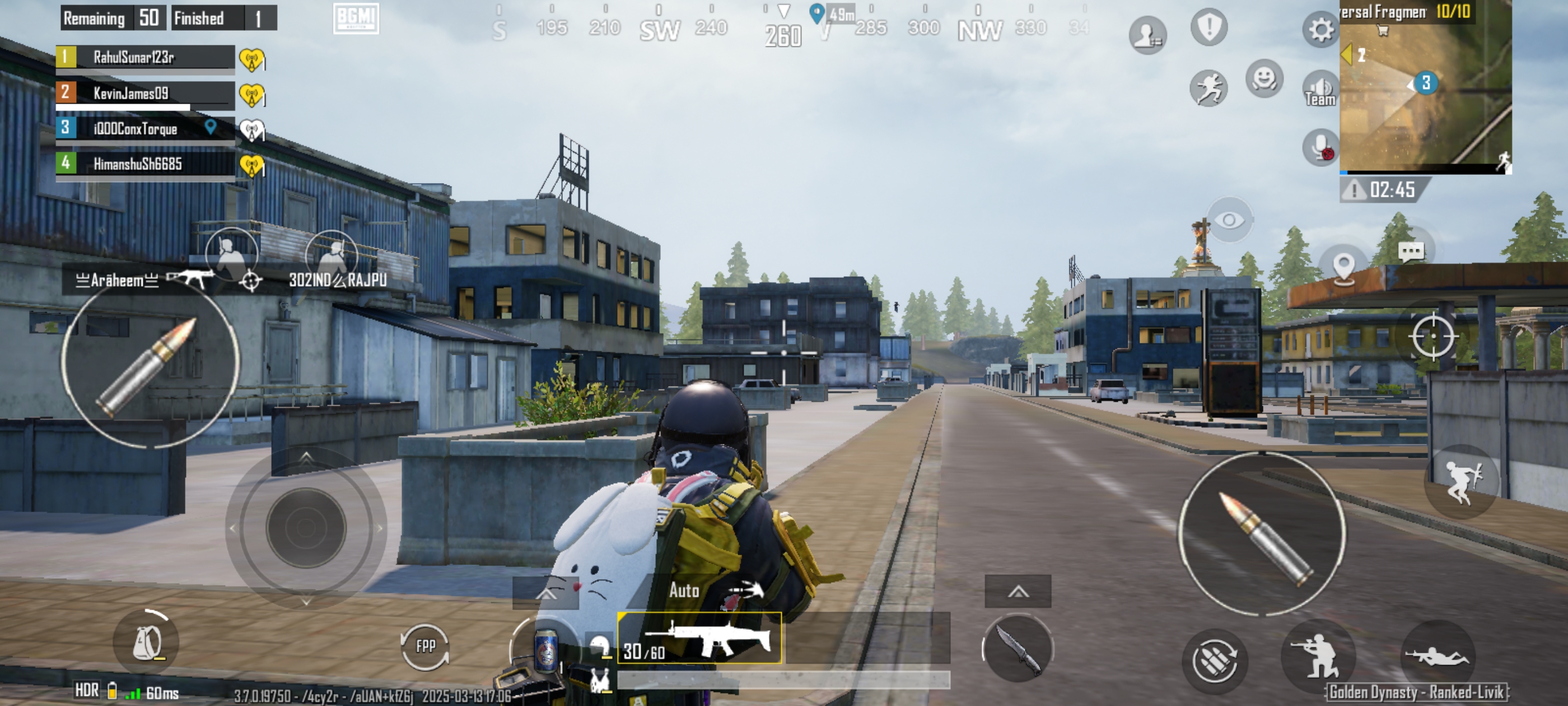Toggle the microphone button
This screenshot has height=706, width=1568.
(x=1320, y=147)
